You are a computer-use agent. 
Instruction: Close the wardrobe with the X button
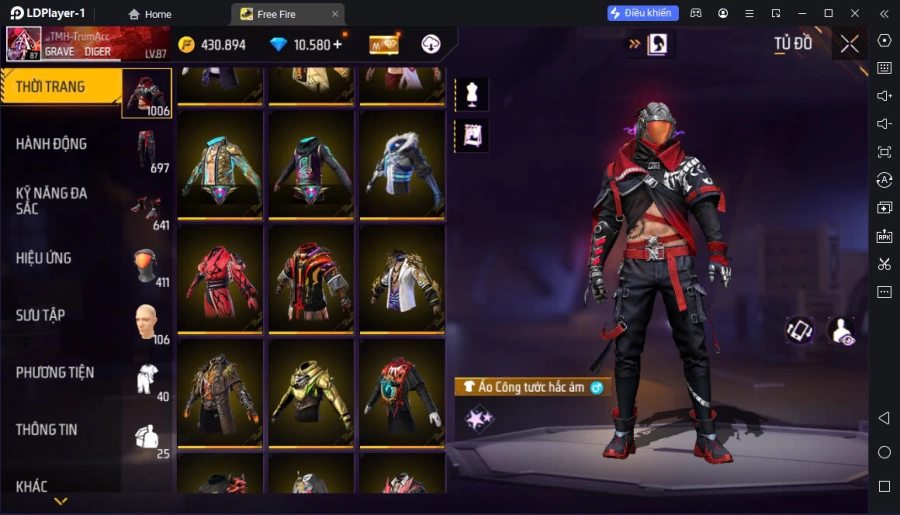tap(849, 44)
